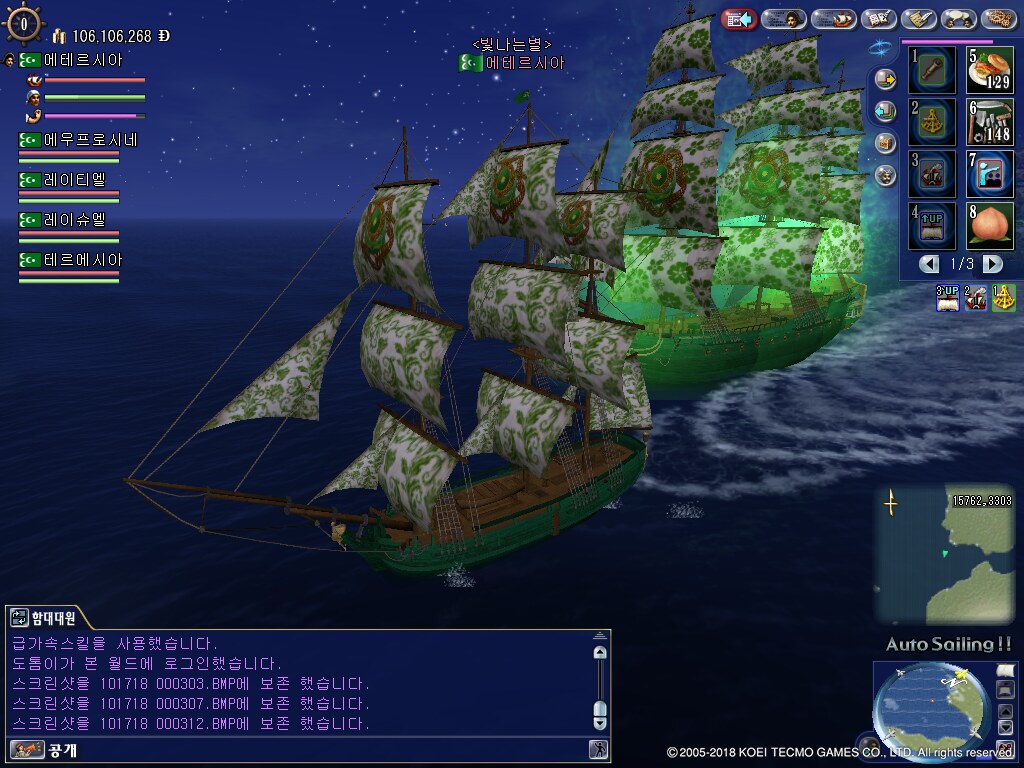Go to previous shortcut page
1024x768 pixels.
point(930,264)
